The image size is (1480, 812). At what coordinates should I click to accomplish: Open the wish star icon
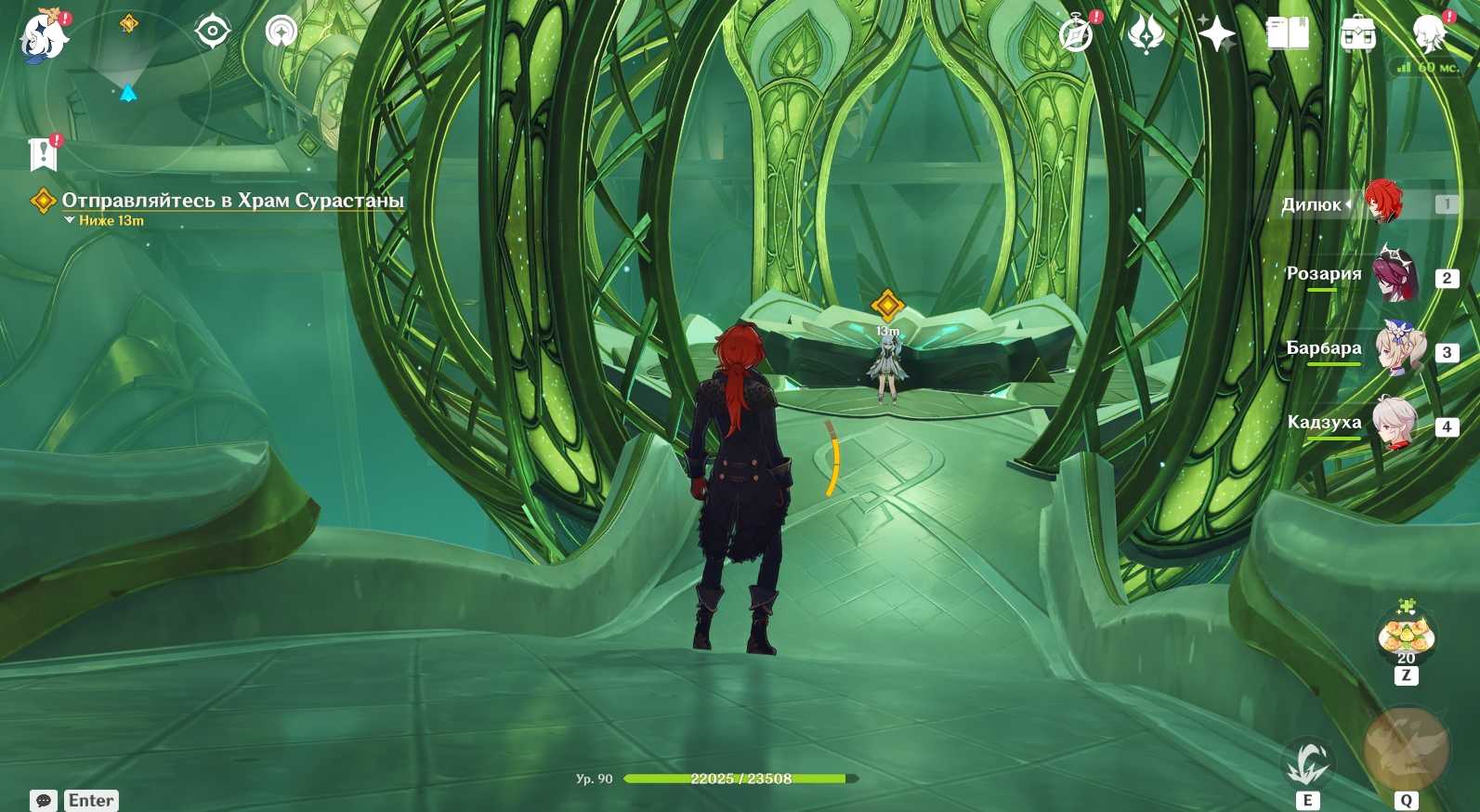(1216, 35)
